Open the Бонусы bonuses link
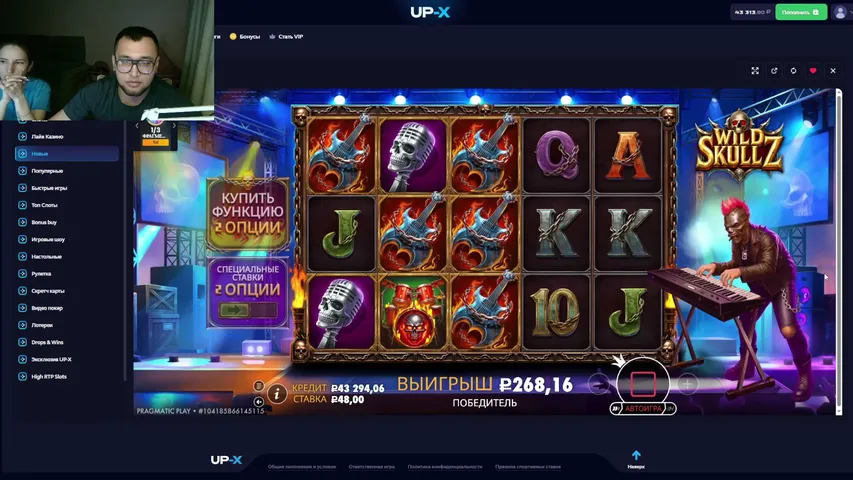 click(x=245, y=36)
